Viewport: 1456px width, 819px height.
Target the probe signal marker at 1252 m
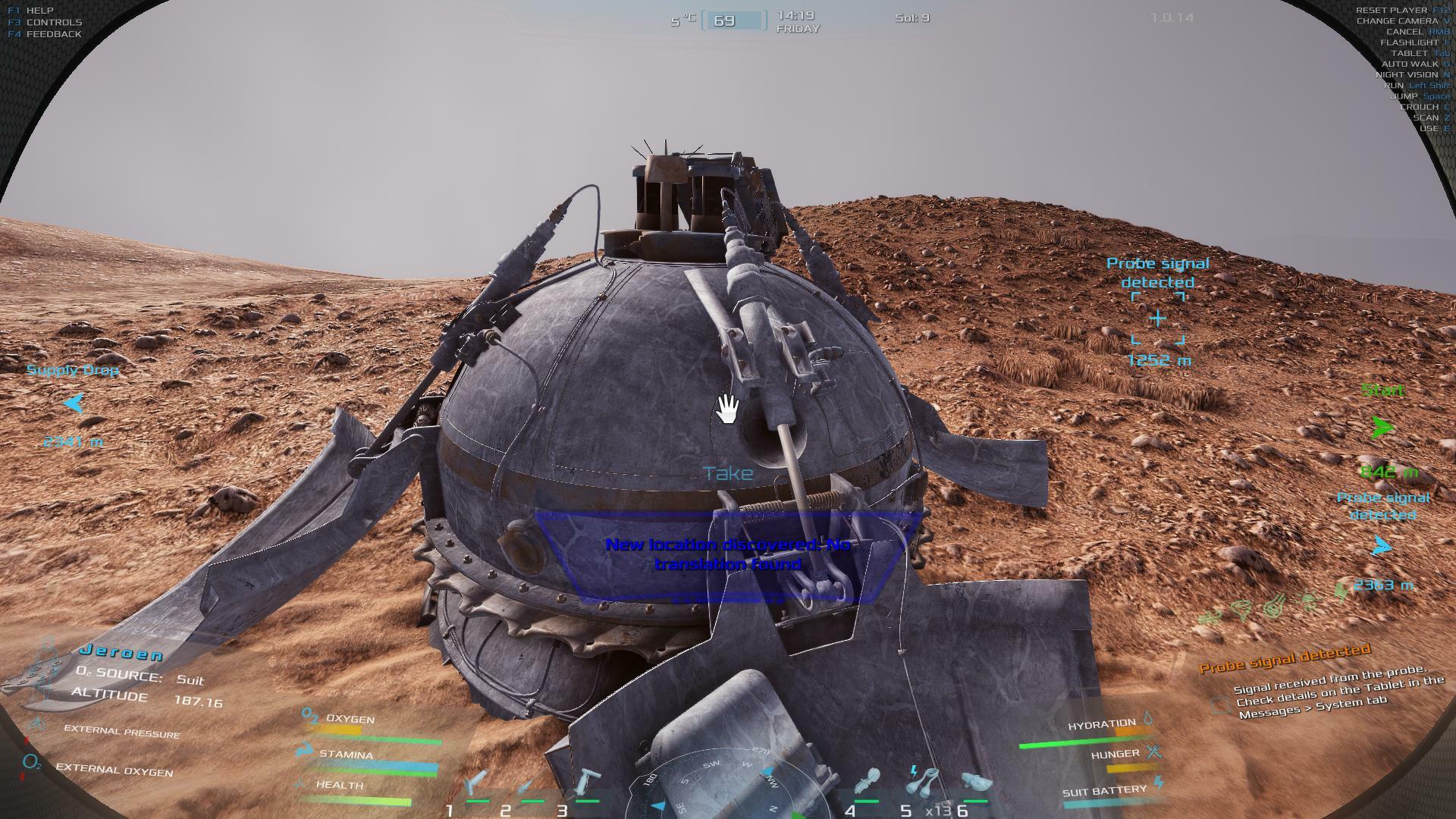click(x=1157, y=318)
